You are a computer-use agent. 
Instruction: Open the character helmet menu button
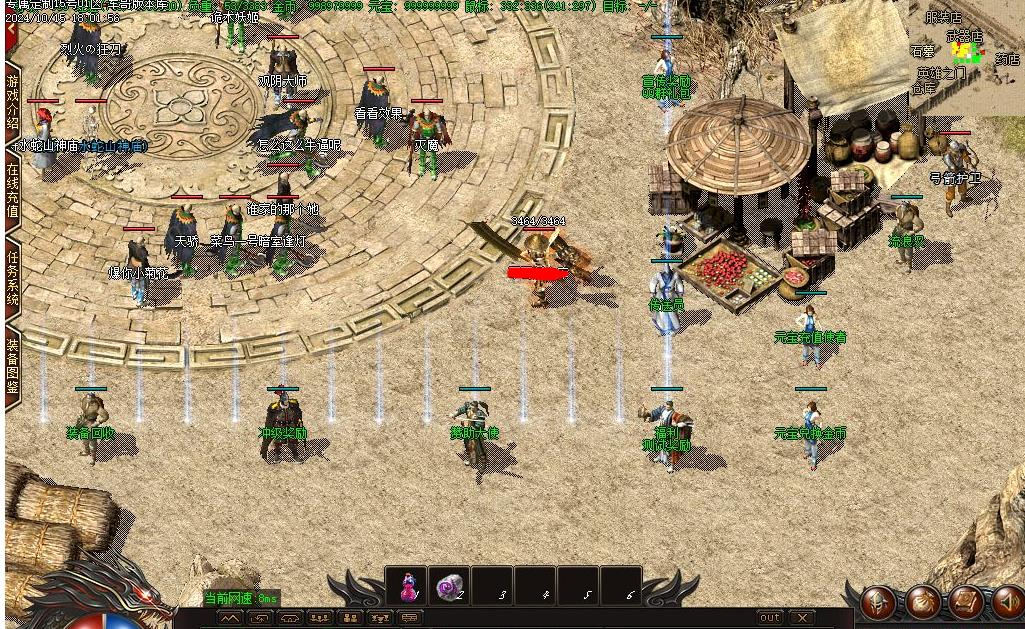[x=878, y=602]
